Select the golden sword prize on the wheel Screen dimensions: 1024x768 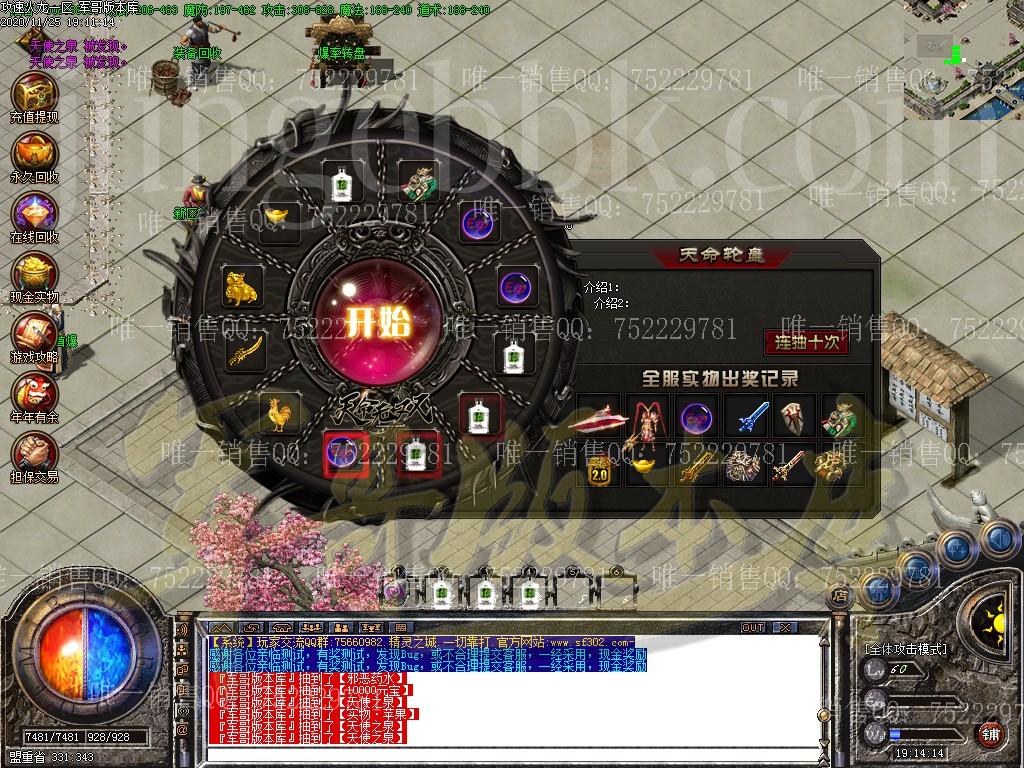[246, 351]
